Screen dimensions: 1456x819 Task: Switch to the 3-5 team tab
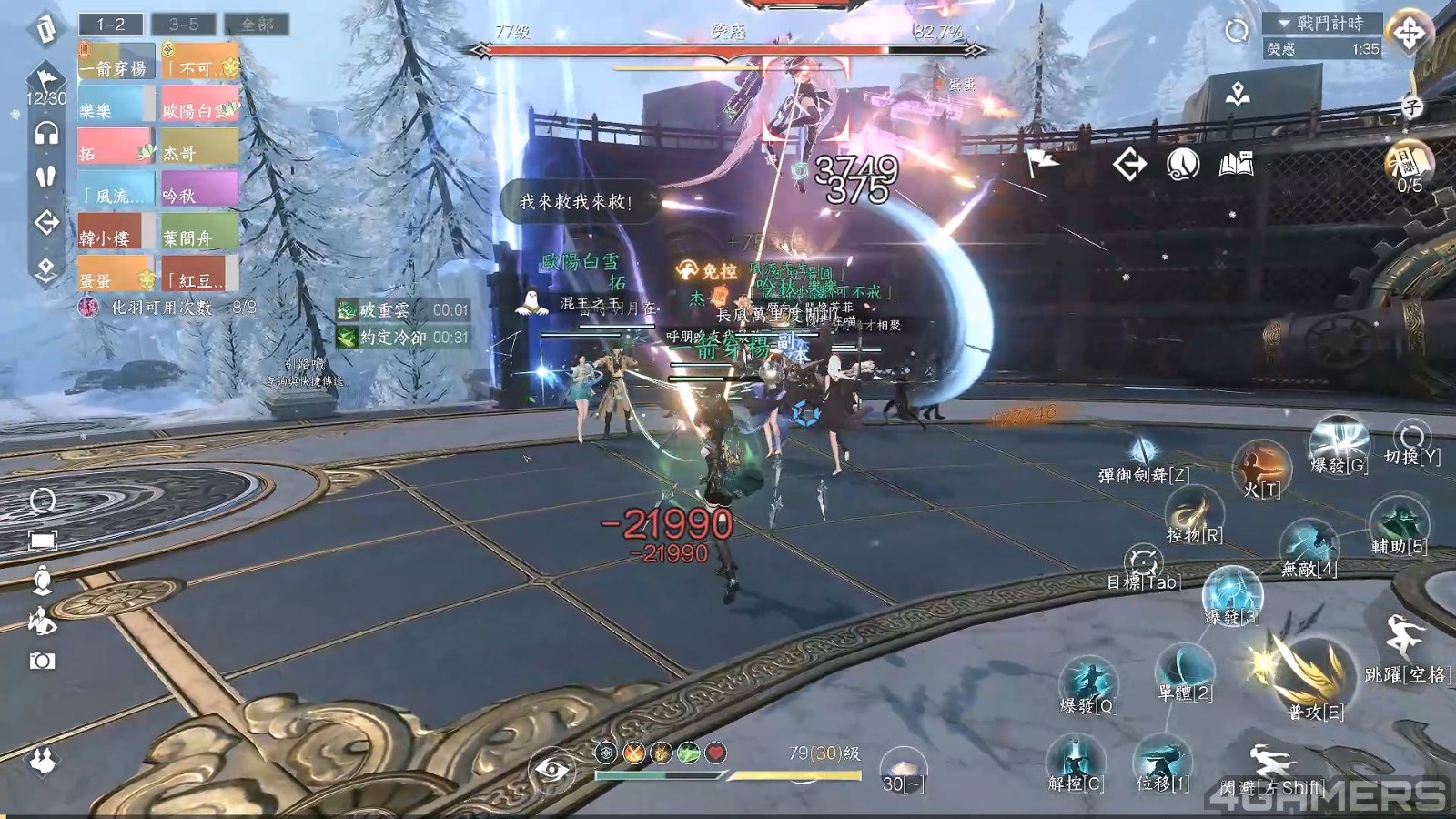[x=184, y=24]
